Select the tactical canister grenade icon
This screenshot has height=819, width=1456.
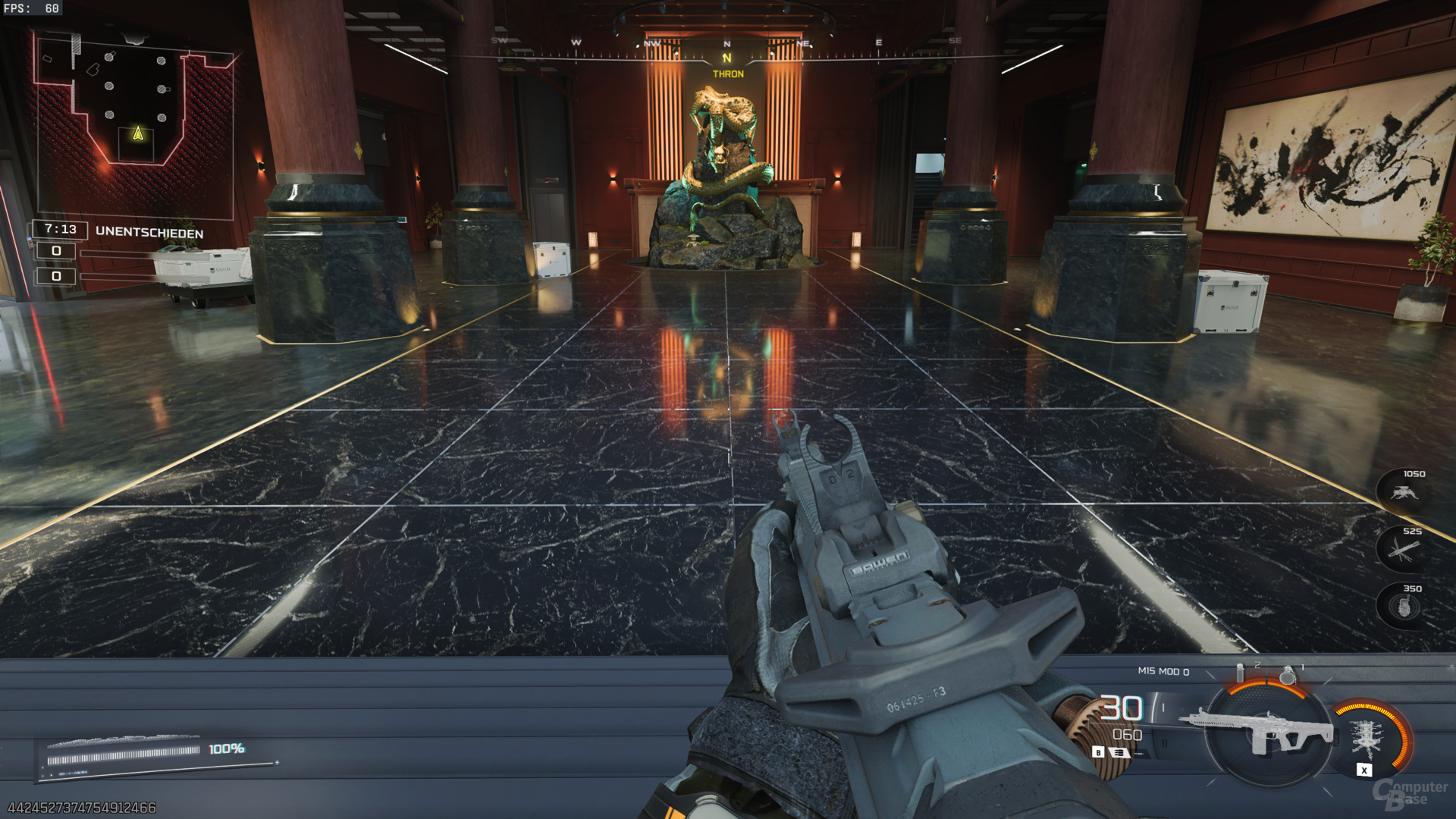[x=1241, y=673]
